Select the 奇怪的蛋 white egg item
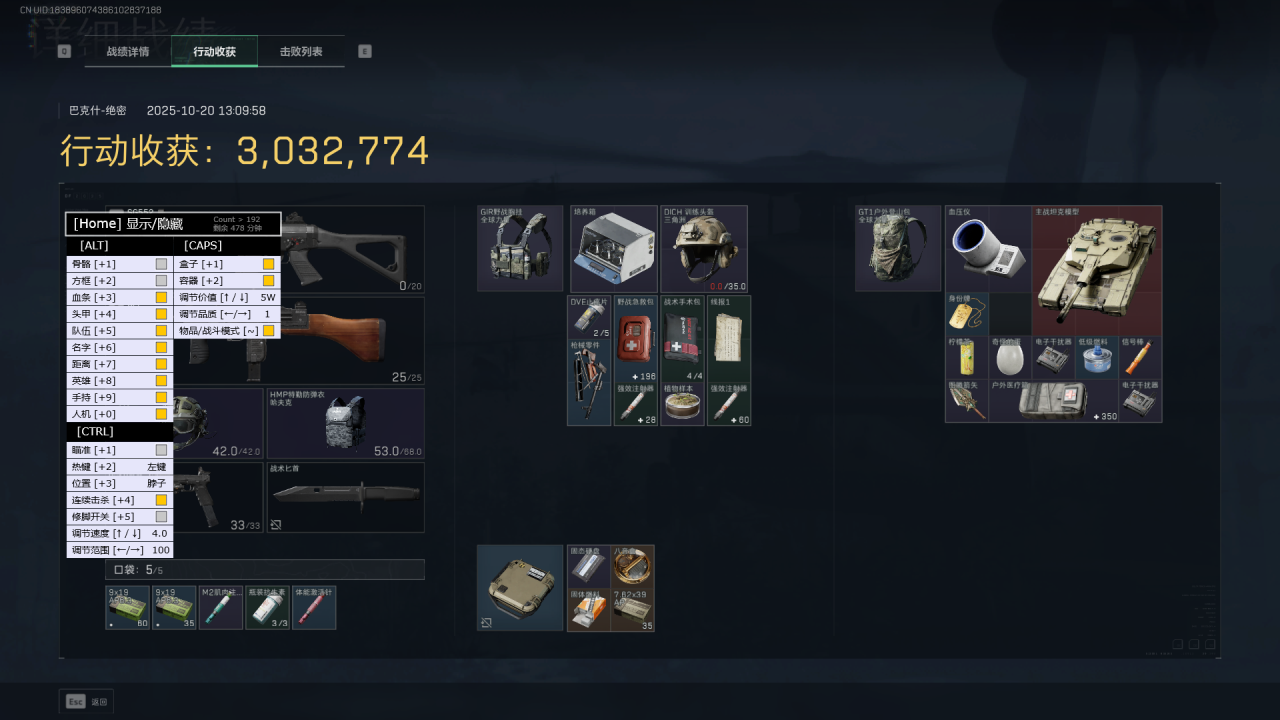Viewport: 1280px width, 720px height. coord(1010,358)
